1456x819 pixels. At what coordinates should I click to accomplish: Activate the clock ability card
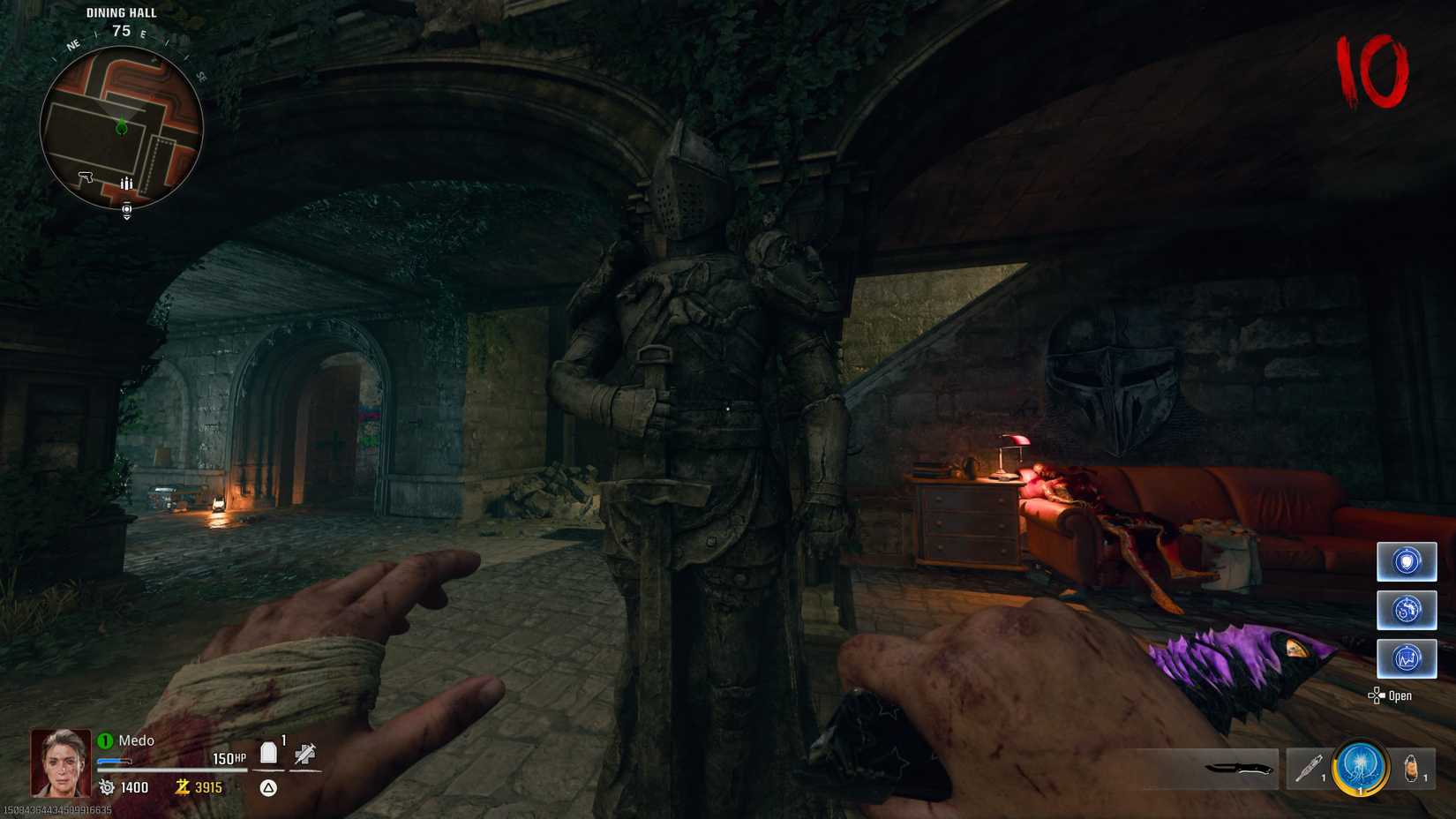(1407, 610)
